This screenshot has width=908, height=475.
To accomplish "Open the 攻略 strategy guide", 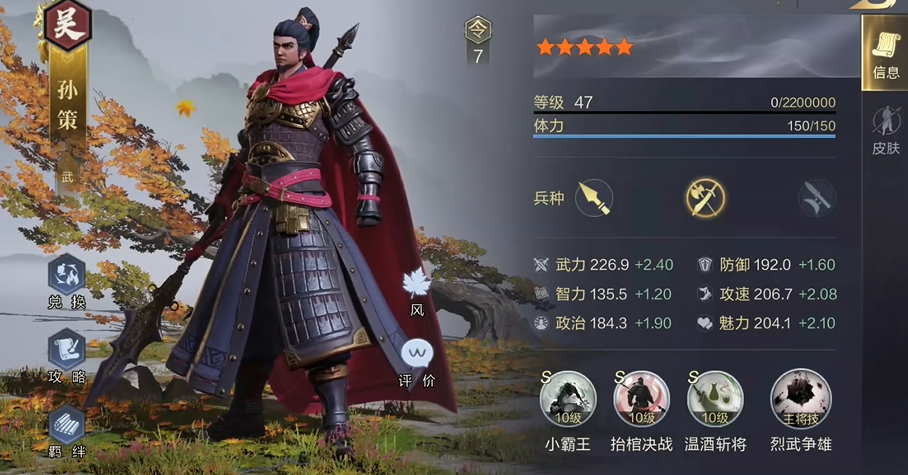I will point(68,352).
